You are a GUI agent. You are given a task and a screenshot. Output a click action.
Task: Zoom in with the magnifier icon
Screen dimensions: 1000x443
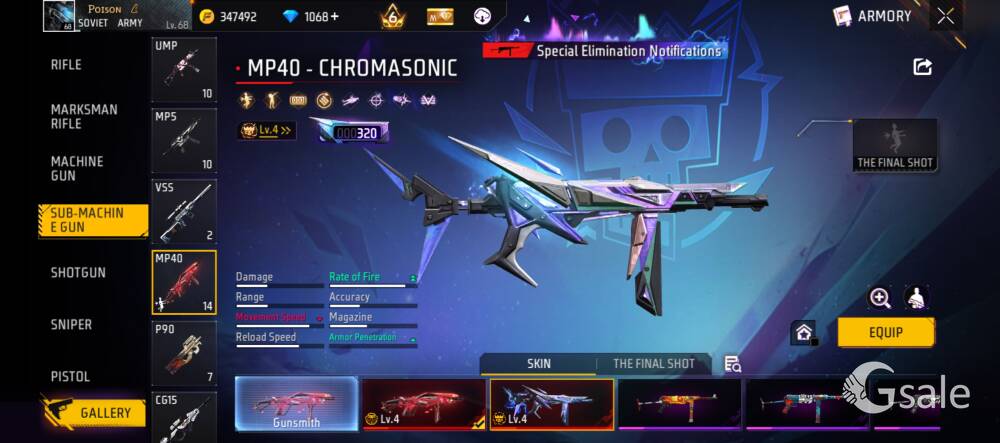880,297
